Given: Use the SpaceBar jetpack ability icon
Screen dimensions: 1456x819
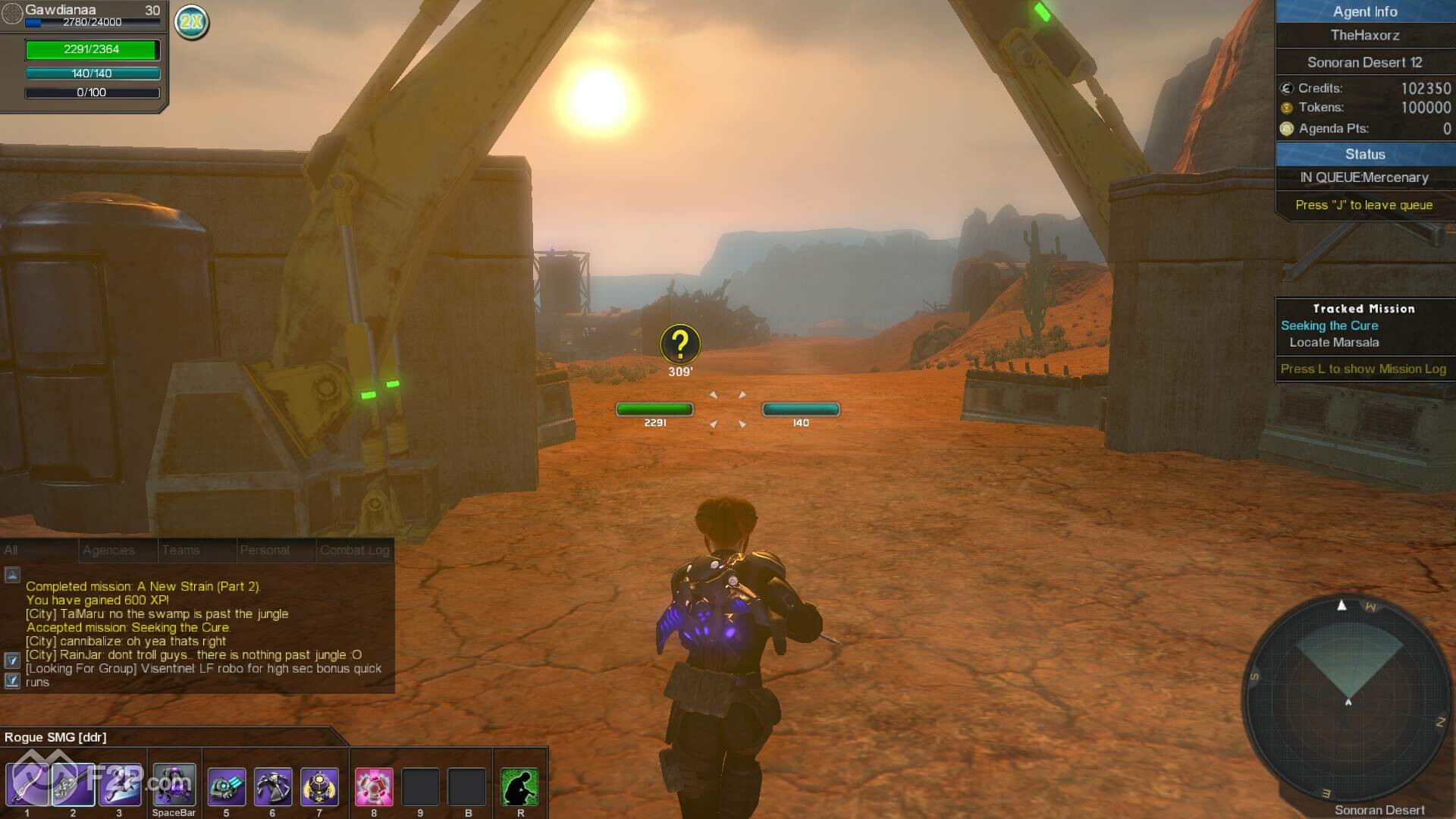Looking at the screenshot, I should 174,785.
